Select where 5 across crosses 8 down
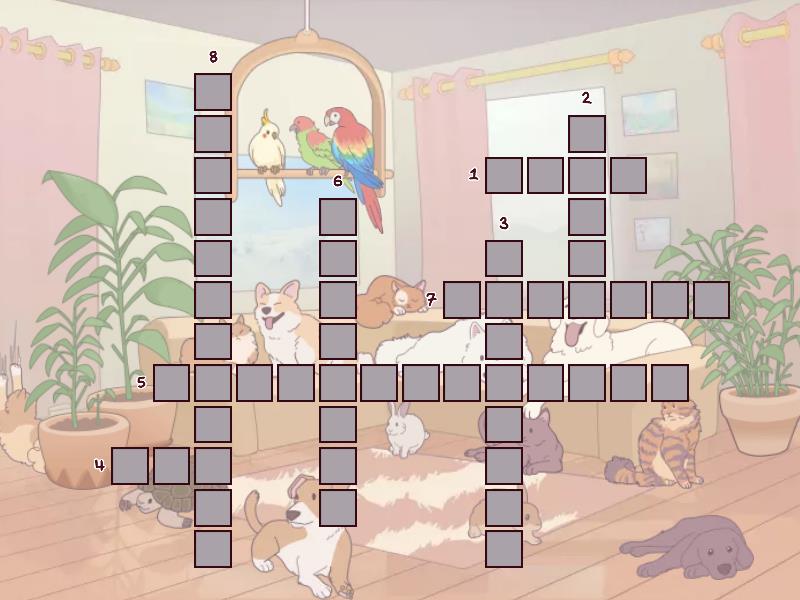800x600 pixels. click(213, 383)
